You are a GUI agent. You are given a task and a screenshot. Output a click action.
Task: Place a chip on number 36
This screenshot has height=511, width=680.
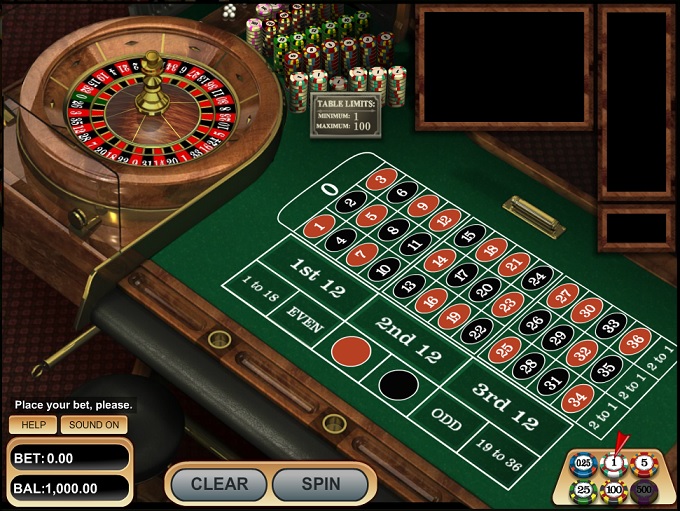point(634,341)
